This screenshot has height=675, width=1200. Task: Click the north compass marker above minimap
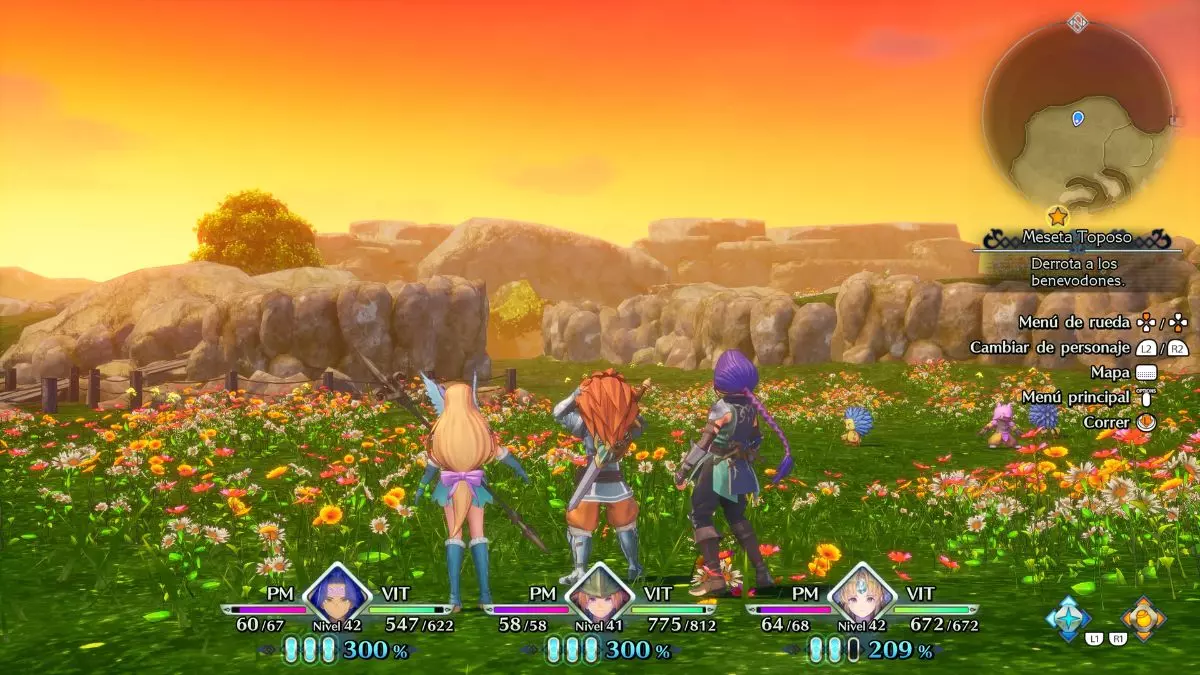click(1077, 21)
